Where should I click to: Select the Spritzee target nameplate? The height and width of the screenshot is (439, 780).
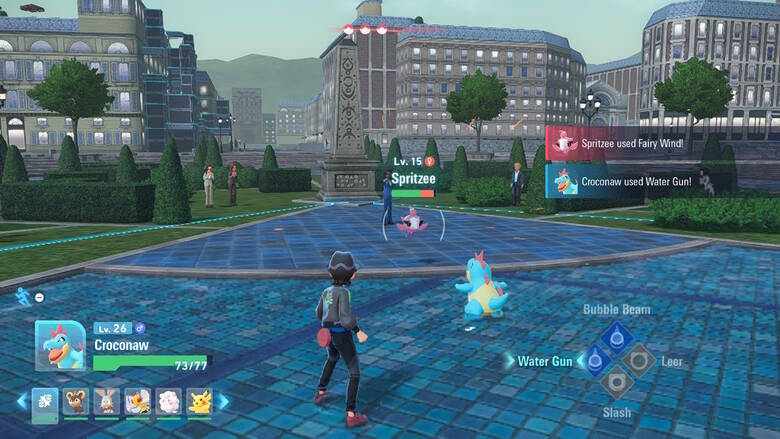click(412, 178)
